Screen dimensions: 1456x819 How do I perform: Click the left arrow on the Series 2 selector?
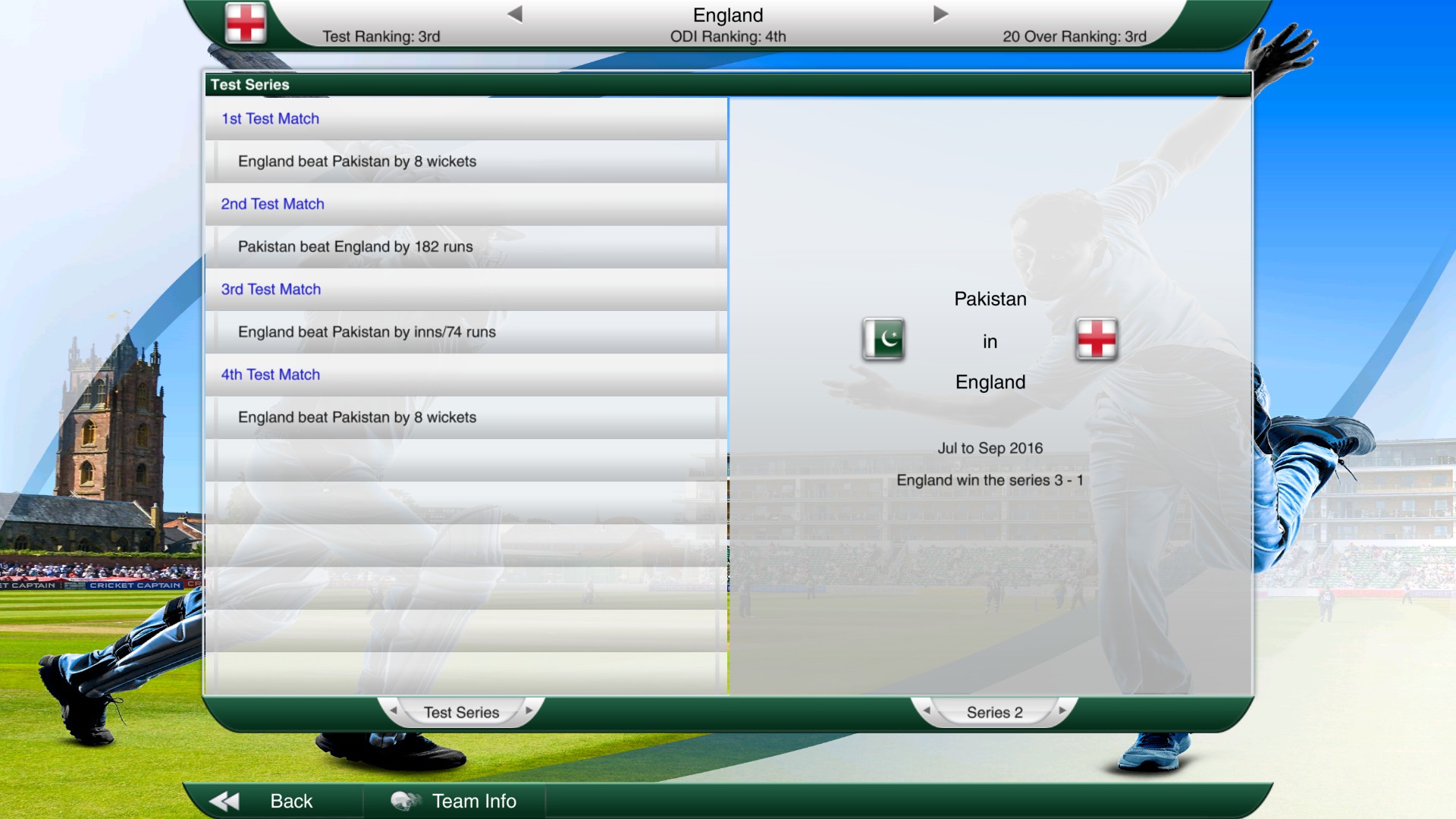coord(927,712)
